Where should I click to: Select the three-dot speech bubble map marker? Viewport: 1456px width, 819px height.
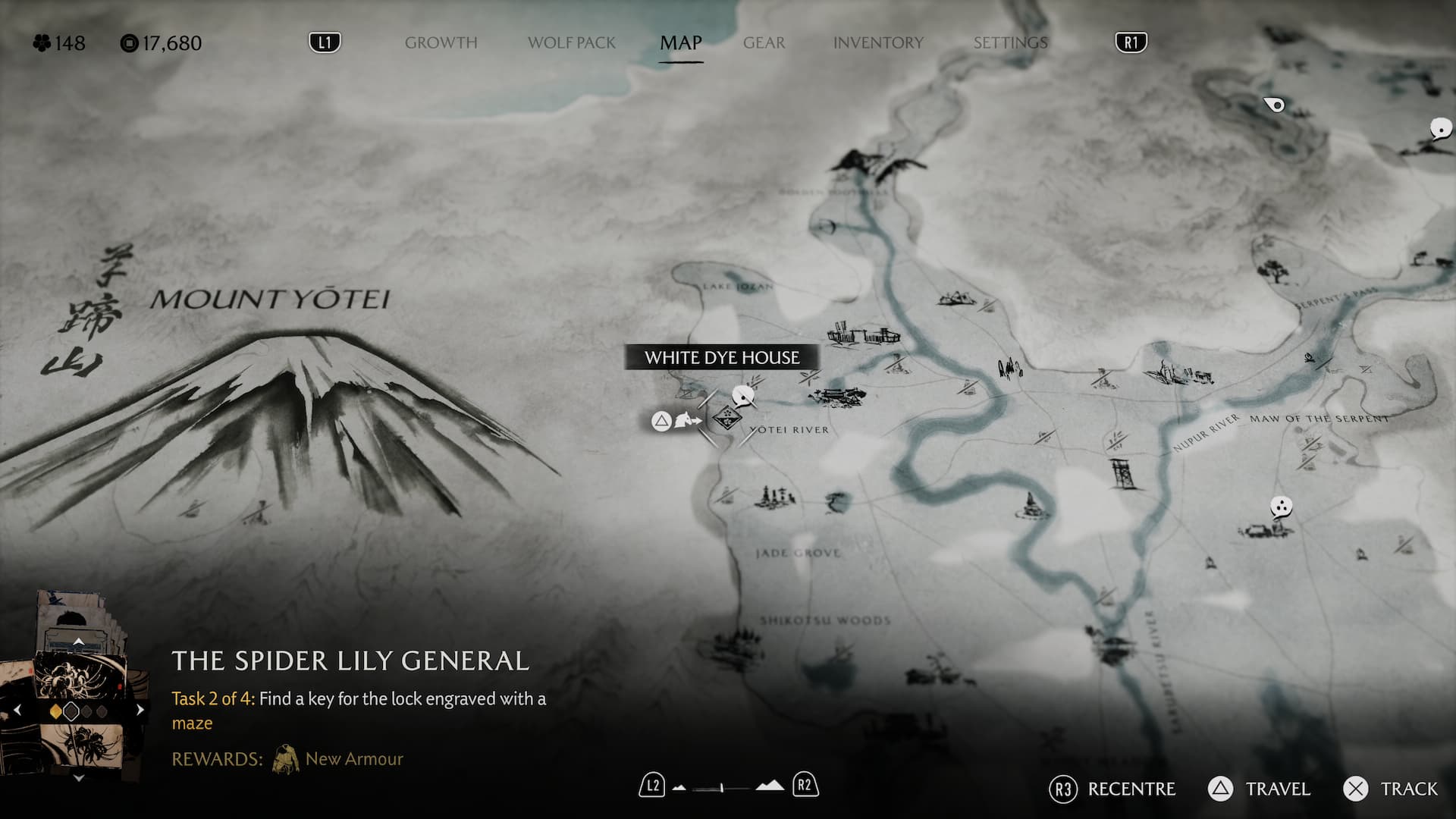coord(1281,507)
